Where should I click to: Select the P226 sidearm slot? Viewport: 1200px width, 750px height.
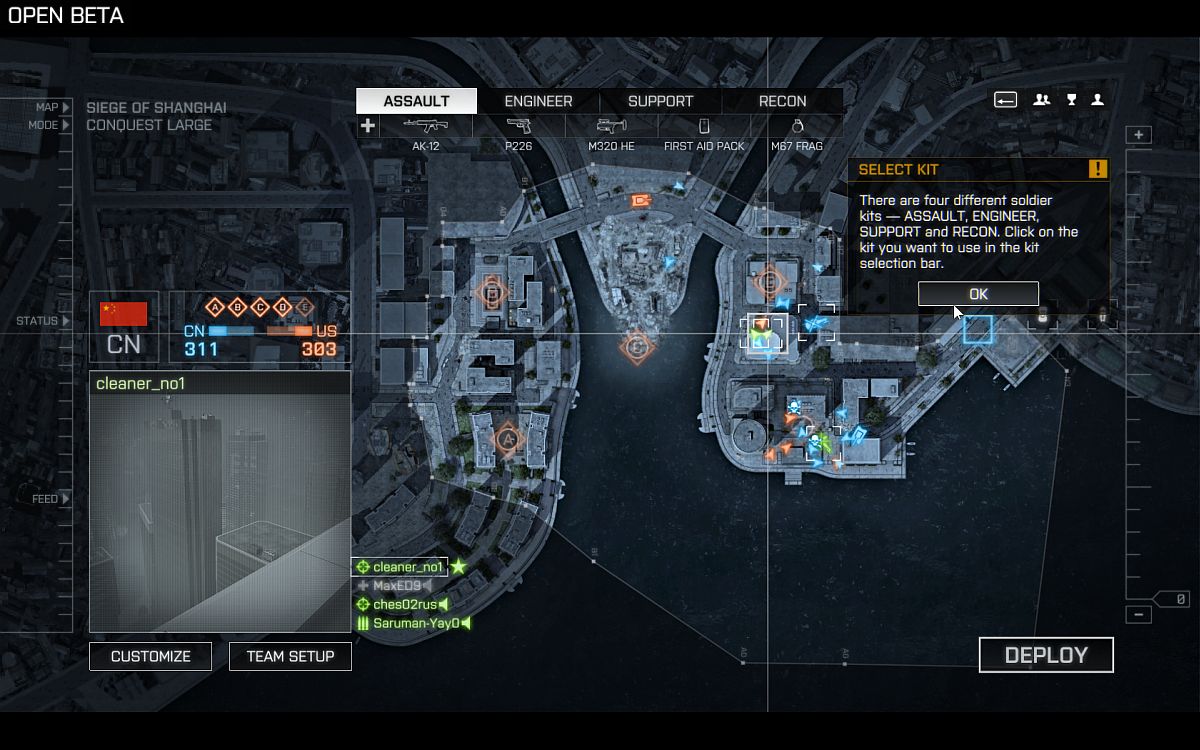518,131
